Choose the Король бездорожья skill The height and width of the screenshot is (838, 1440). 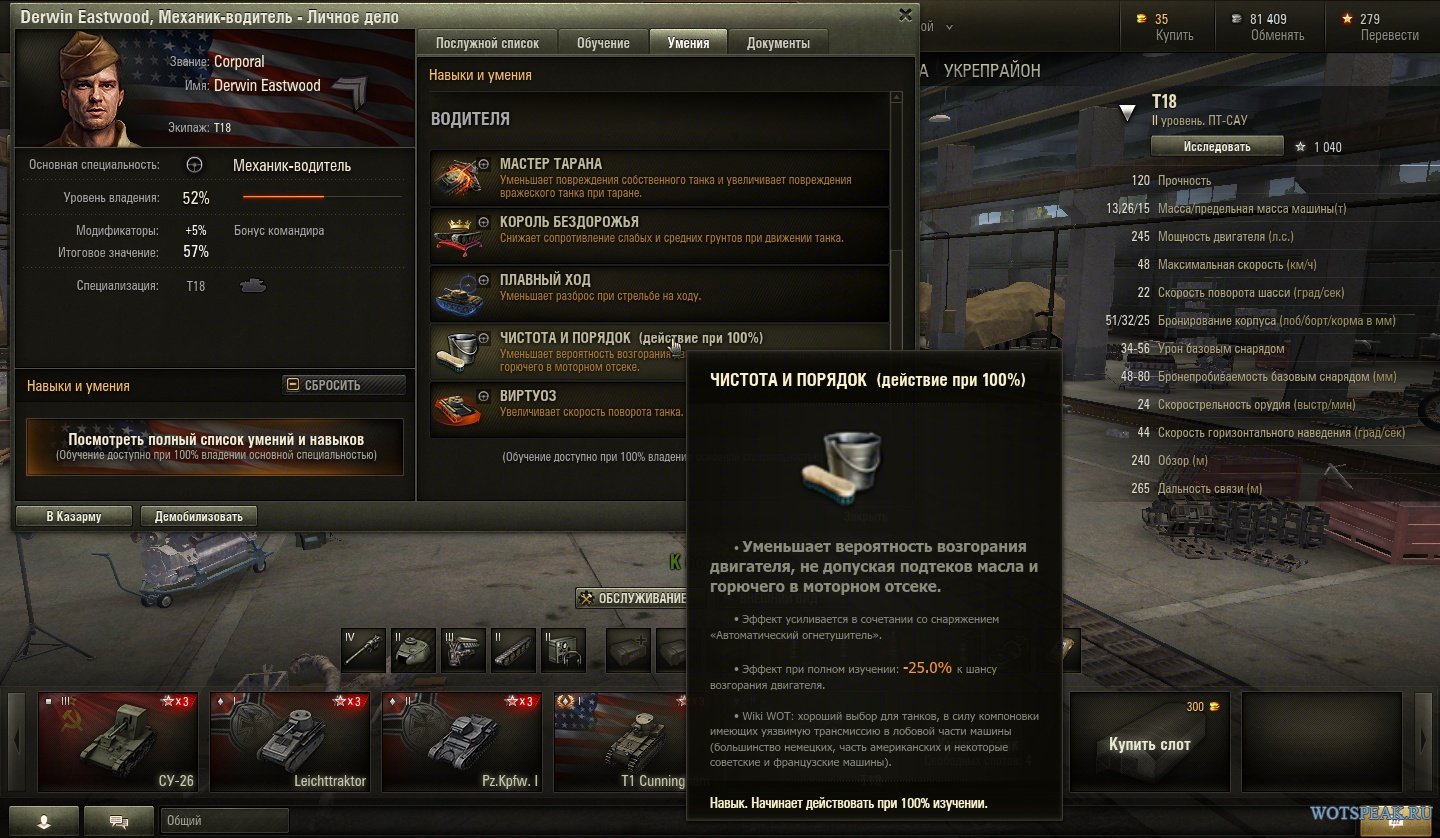click(659, 234)
